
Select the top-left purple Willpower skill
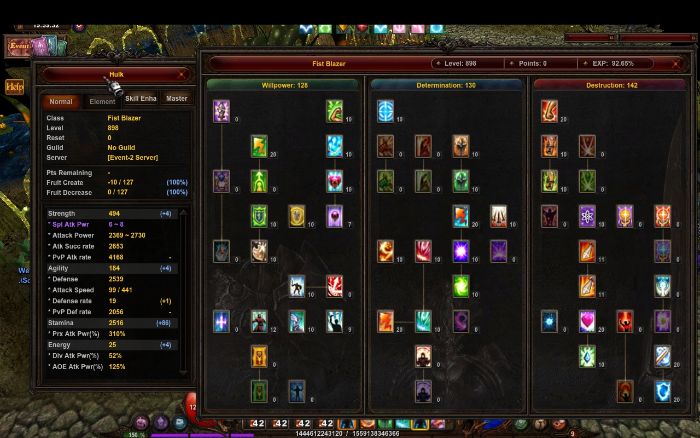[x=222, y=111]
